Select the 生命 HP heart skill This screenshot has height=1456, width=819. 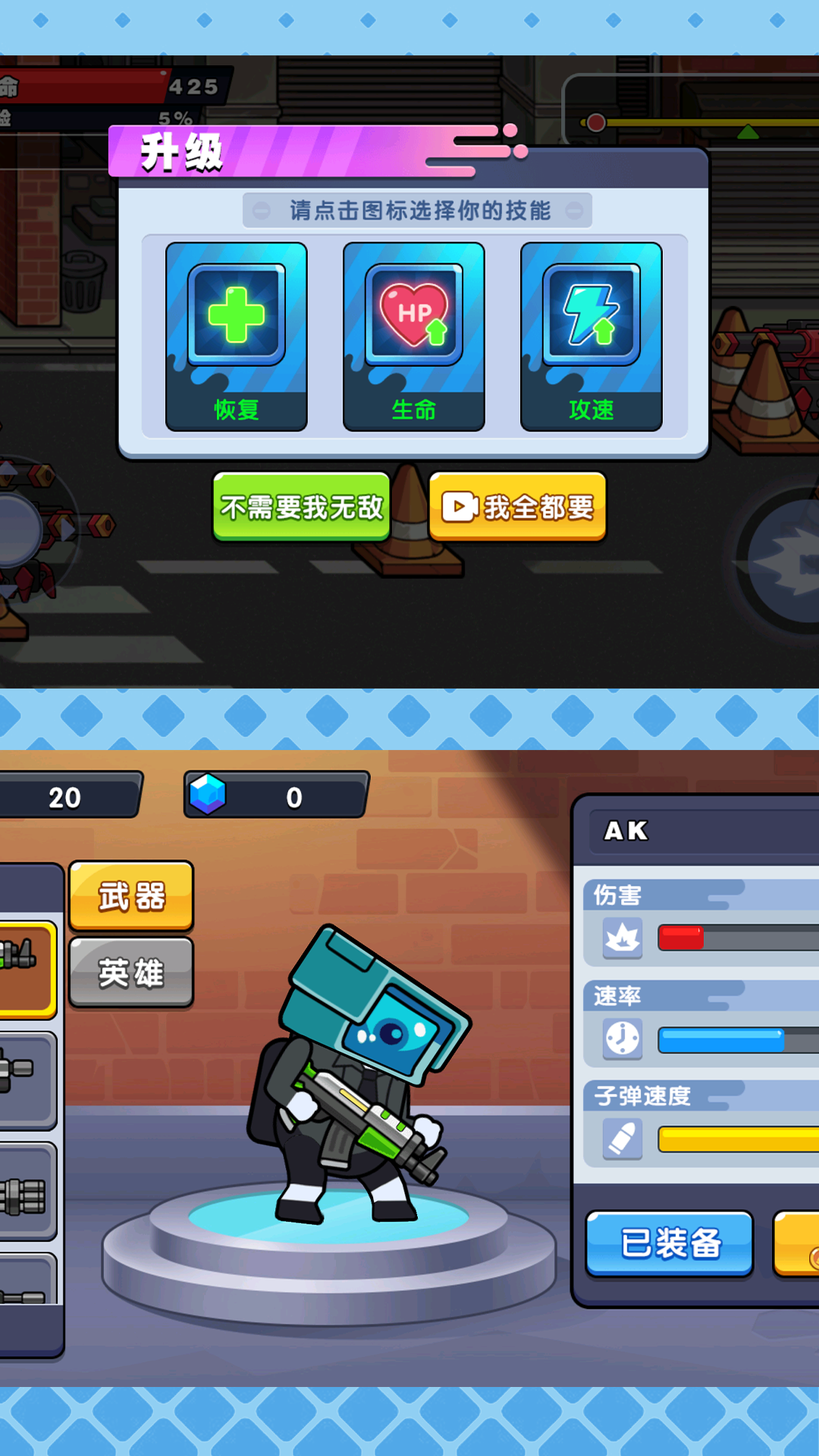(414, 336)
